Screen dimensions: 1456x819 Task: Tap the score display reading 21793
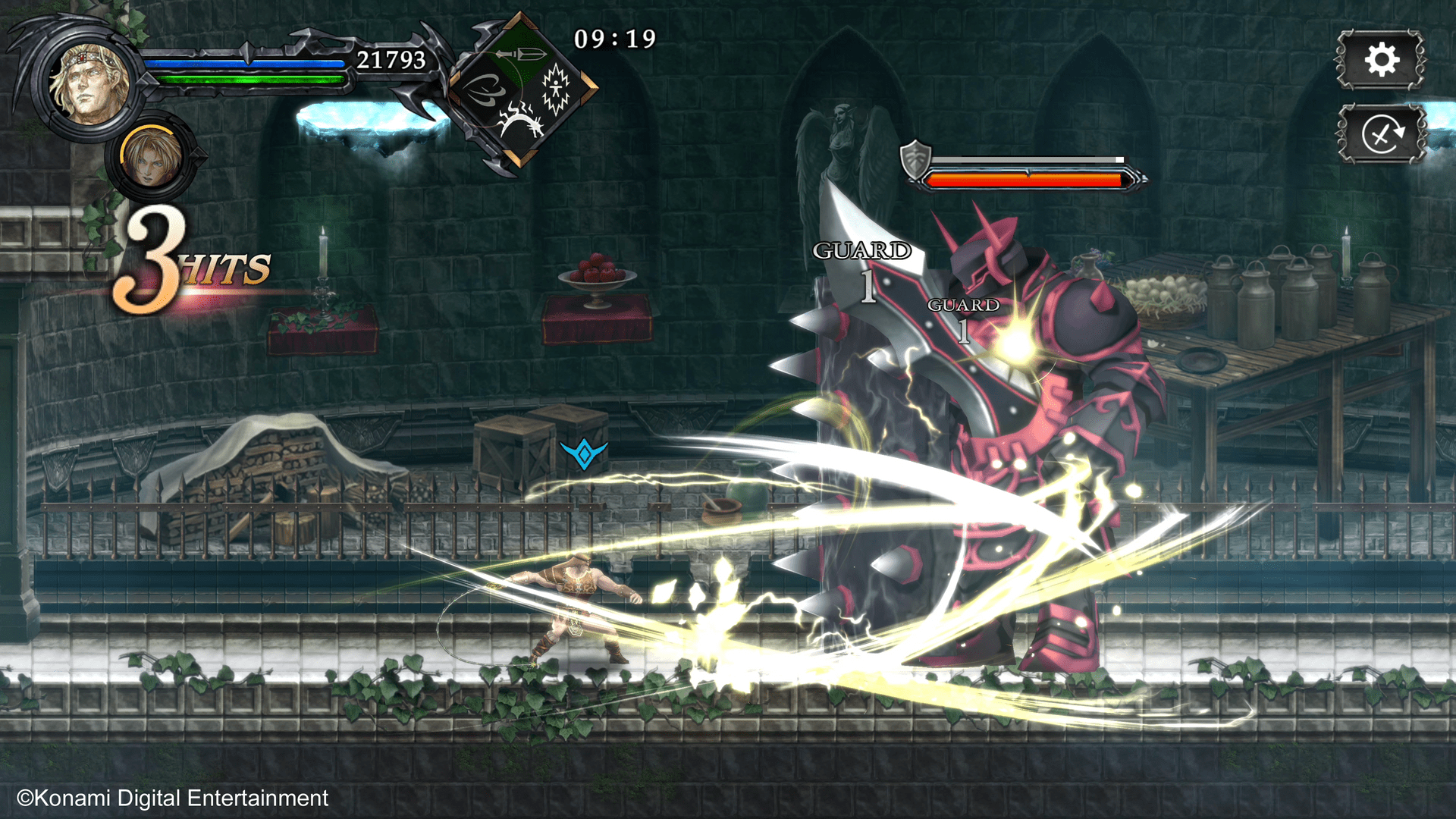[x=391, y=57]
